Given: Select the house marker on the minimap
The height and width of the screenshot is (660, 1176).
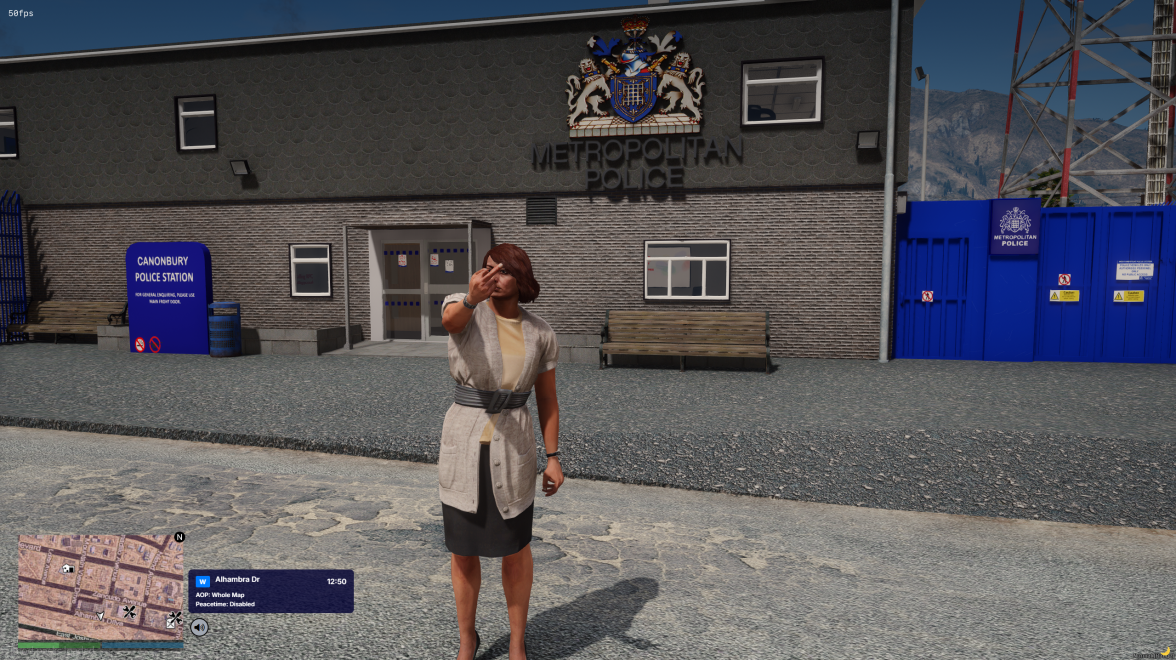Looking at the screenshot, I should 68,569.
